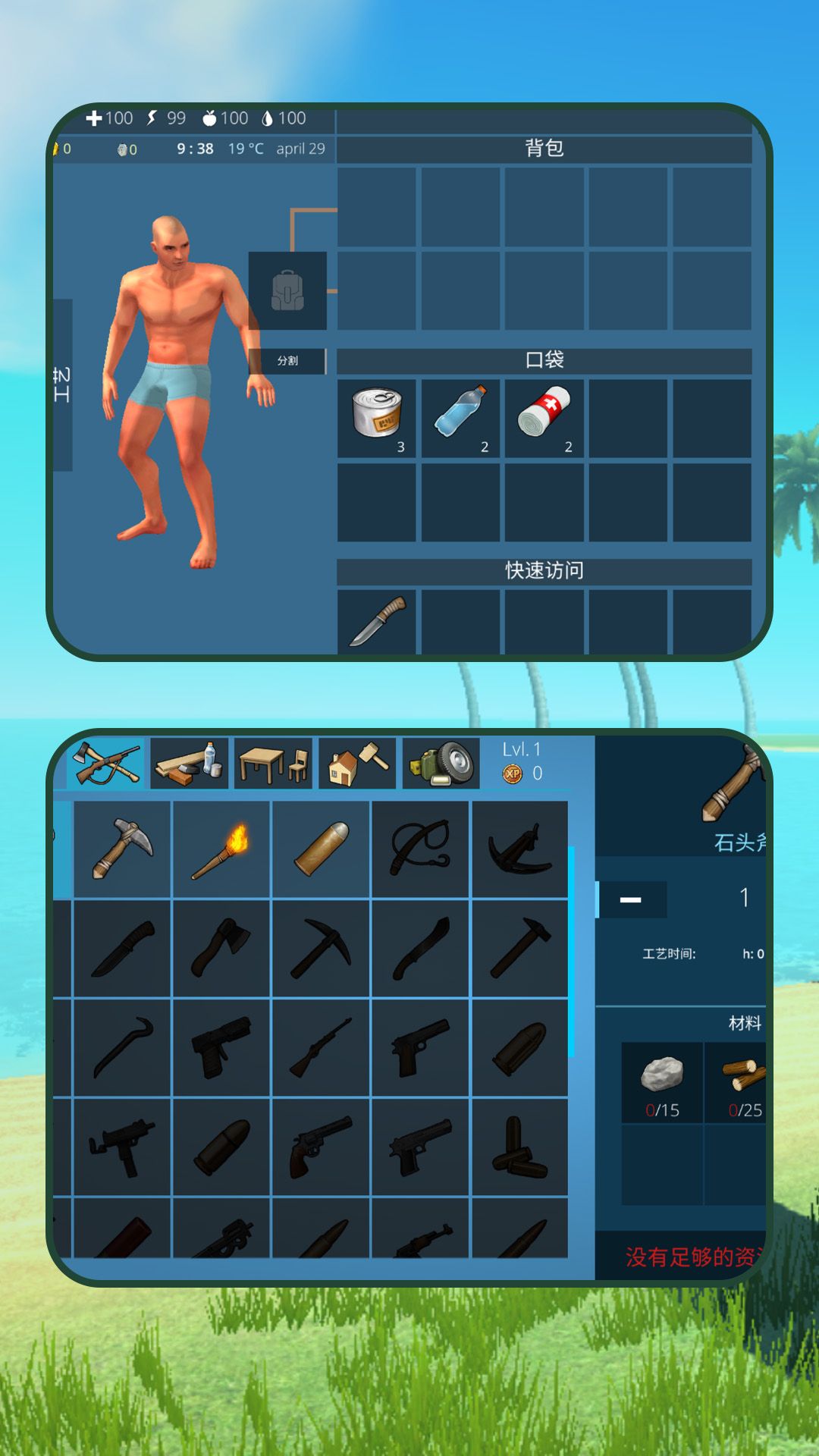The image size is (819, 1456).
Task: Select the locked revolver recipe
Action: tap(321, 1147)
